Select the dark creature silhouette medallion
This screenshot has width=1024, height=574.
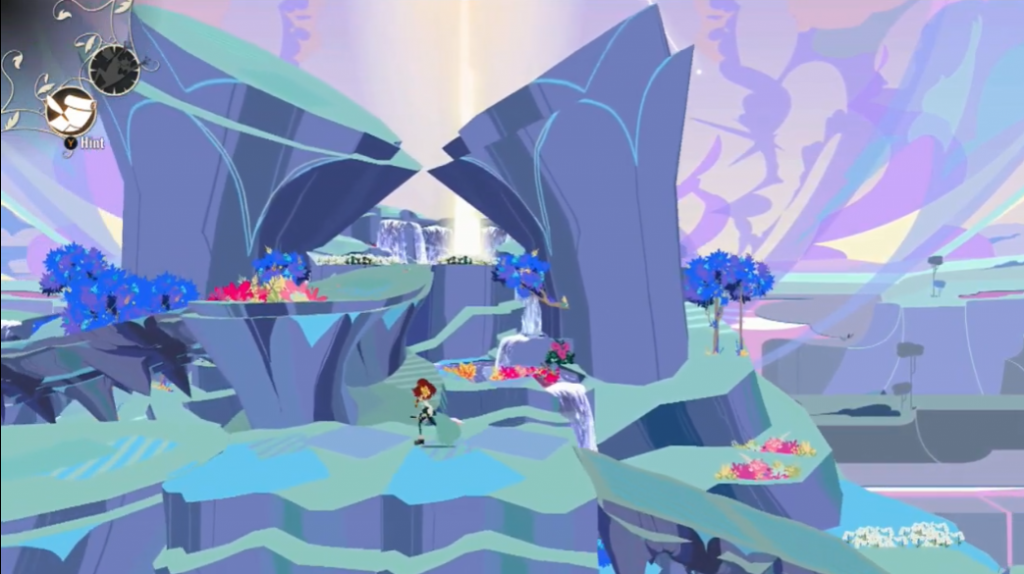[x=114, y=69]
